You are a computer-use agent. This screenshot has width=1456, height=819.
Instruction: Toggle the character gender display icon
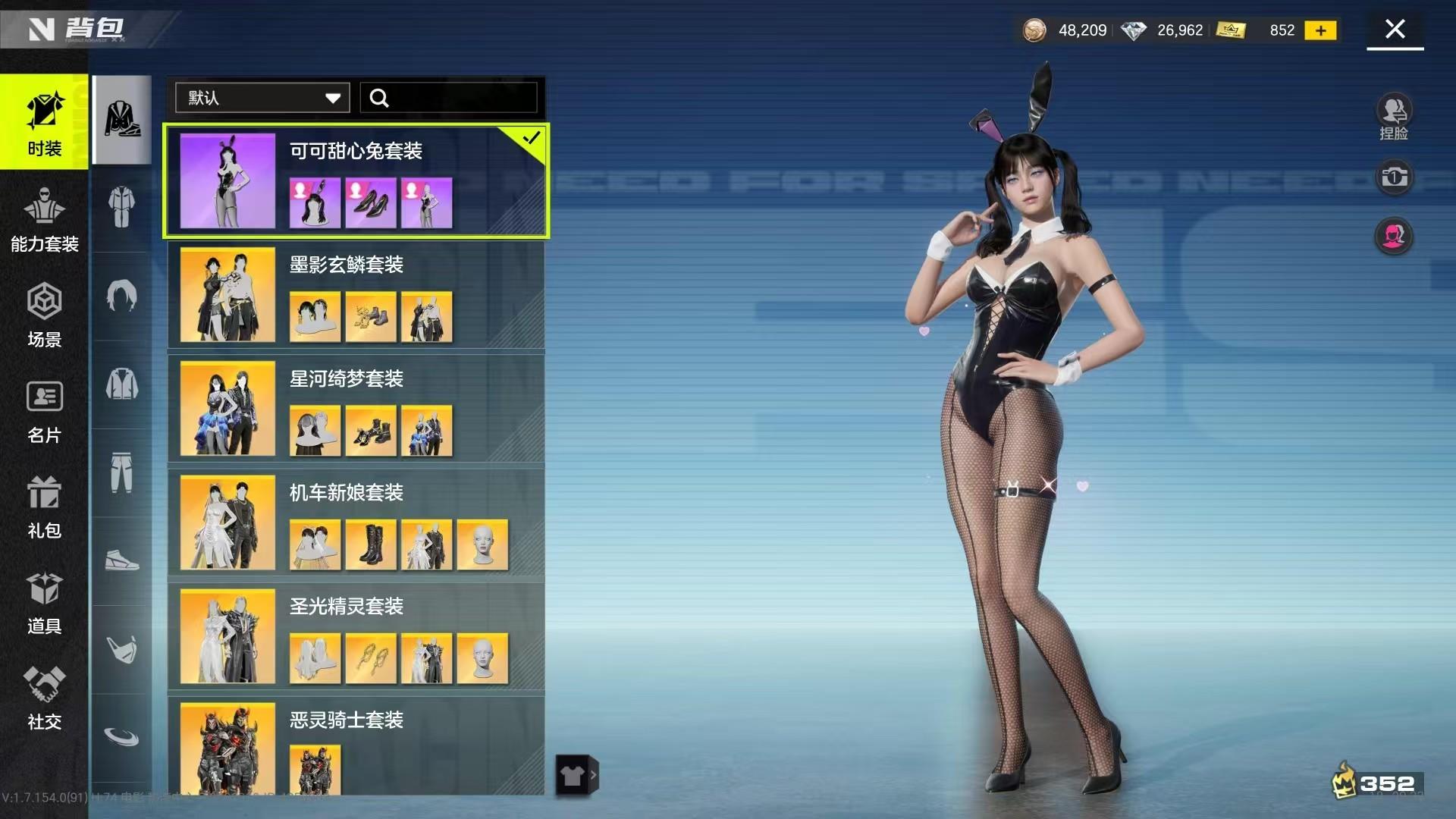(1395, 237)
